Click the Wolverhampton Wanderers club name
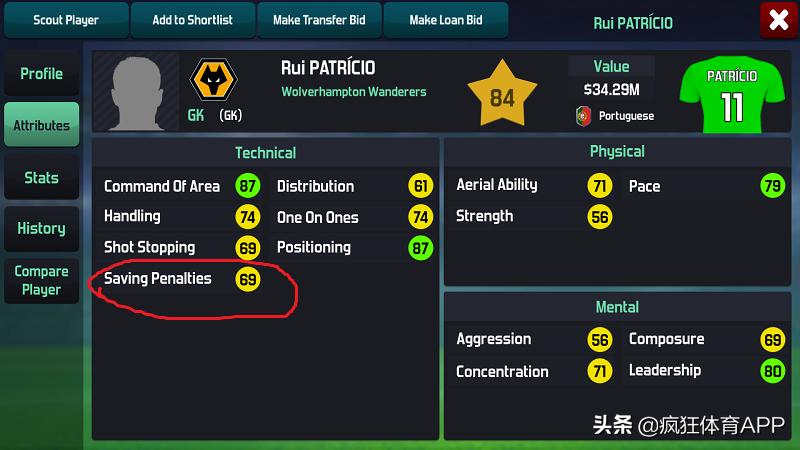The image size is (800, 450). (x=353, y=92)
